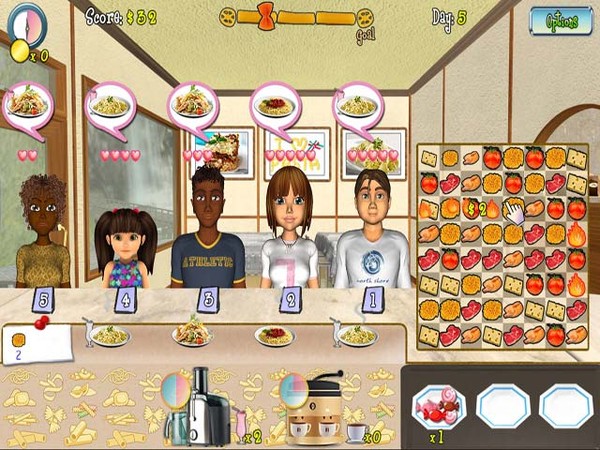600x450 pixels.
Task: Select customer seat number 5 card
Action: click(43, 298)
